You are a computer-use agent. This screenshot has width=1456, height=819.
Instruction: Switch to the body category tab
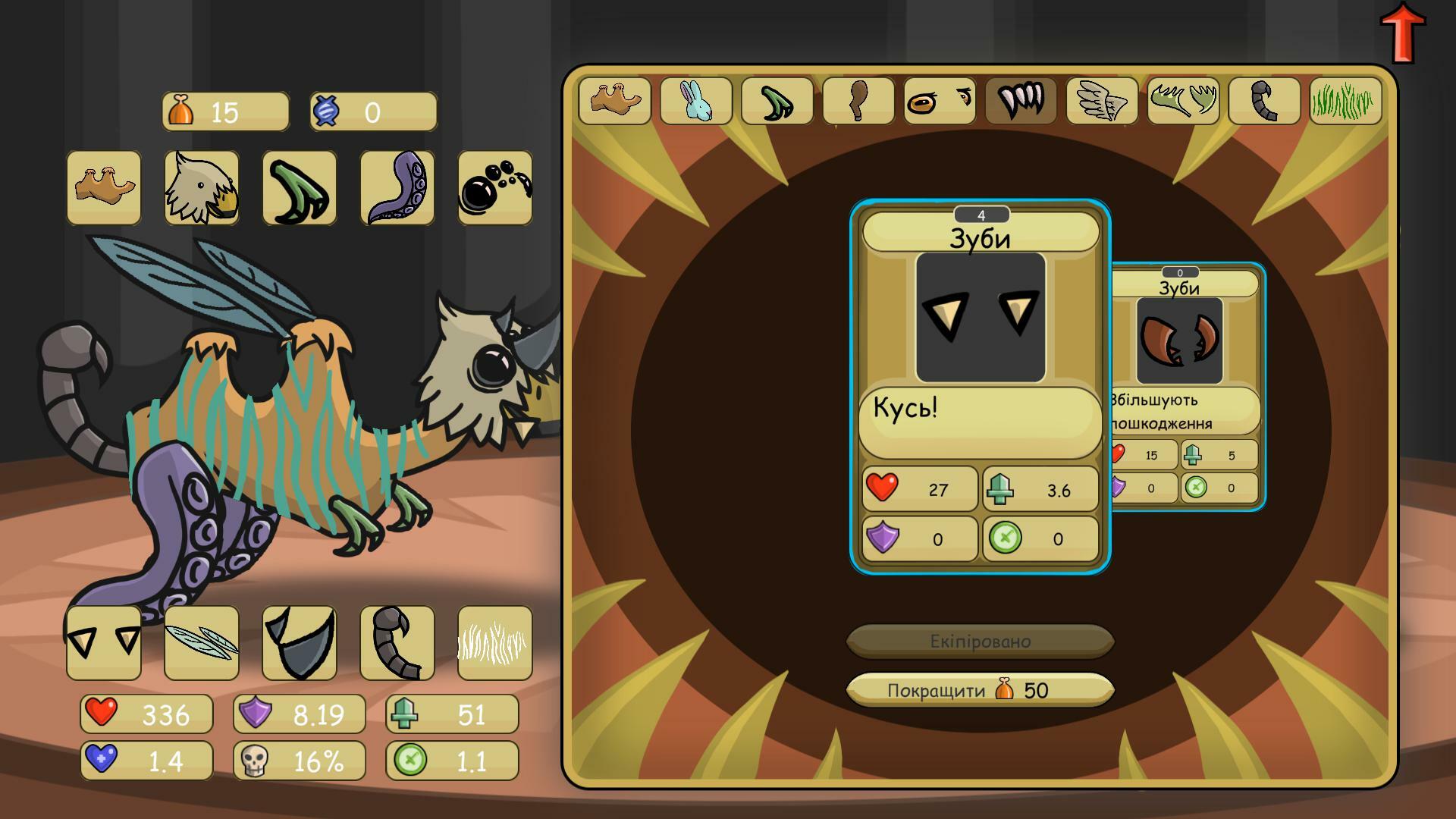point(614,101)
